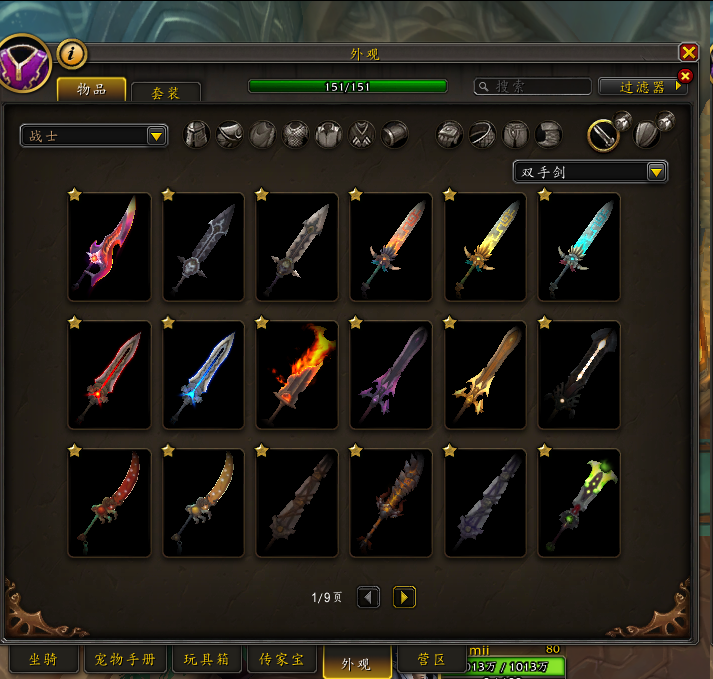
Task: Switch to the 宠物手册 pet journal tab
Action: click(126, 660)
